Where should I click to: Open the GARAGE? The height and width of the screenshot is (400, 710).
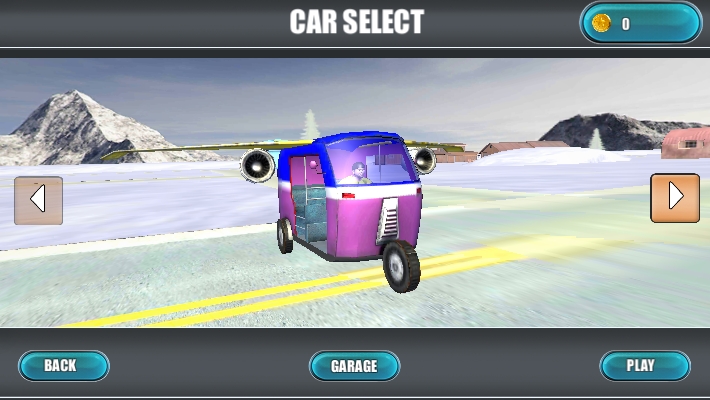tap(354, 366)
